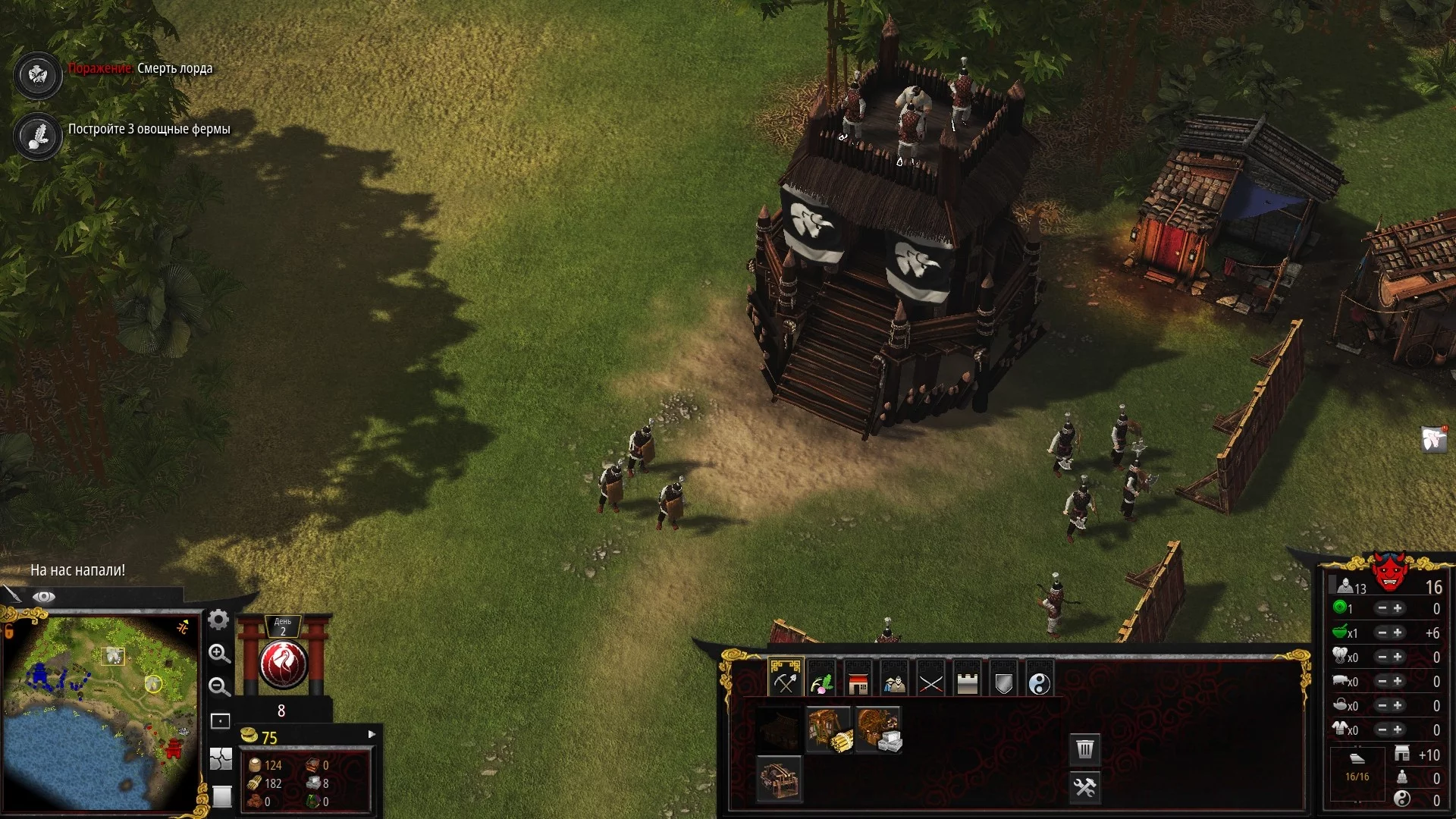The height and width of the screenshot is (819, 1456).
Task: Expand the gold resources panel arrow
Action: pos(372,734)
